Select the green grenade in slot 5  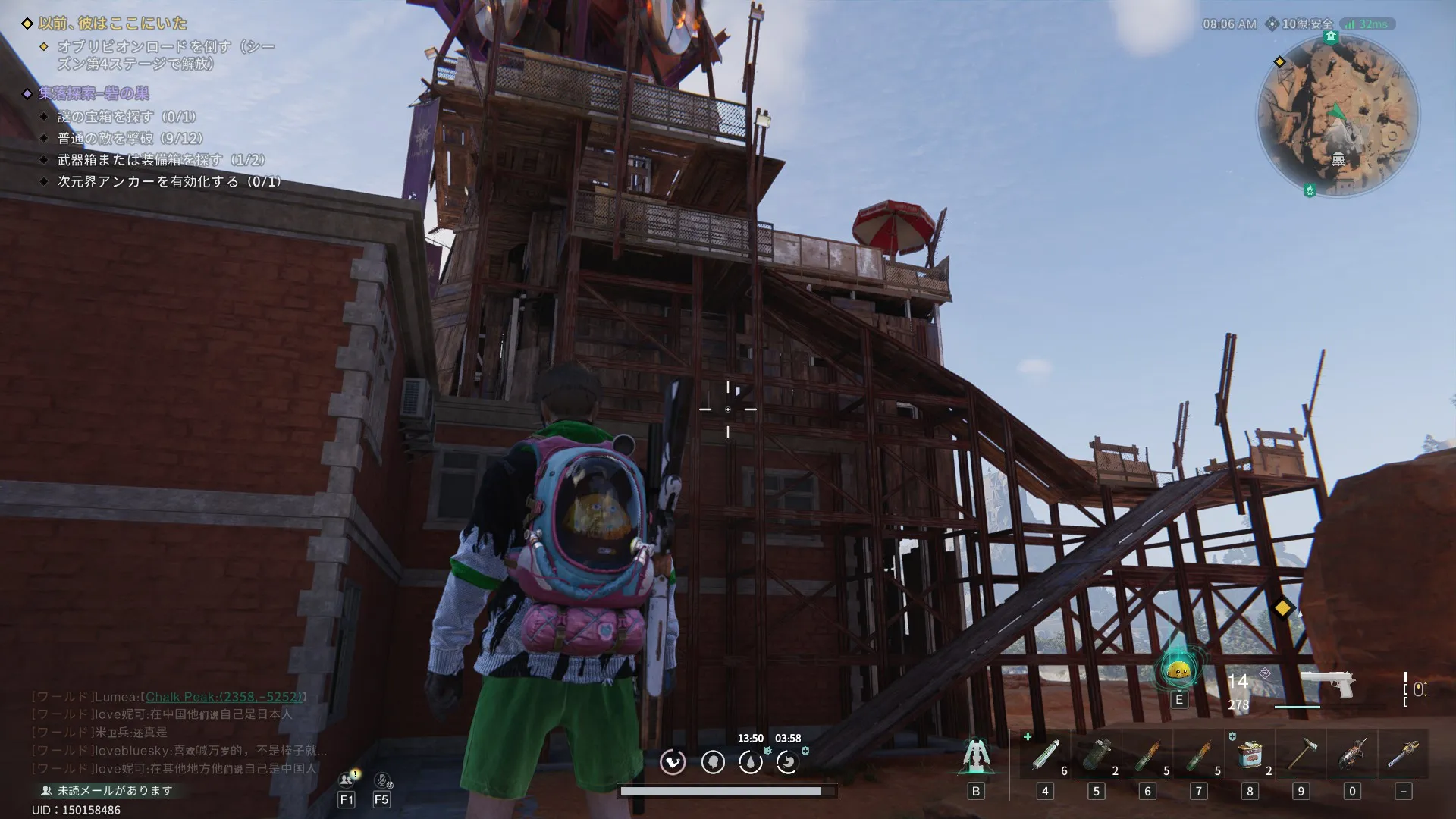tap(1096, 755)
